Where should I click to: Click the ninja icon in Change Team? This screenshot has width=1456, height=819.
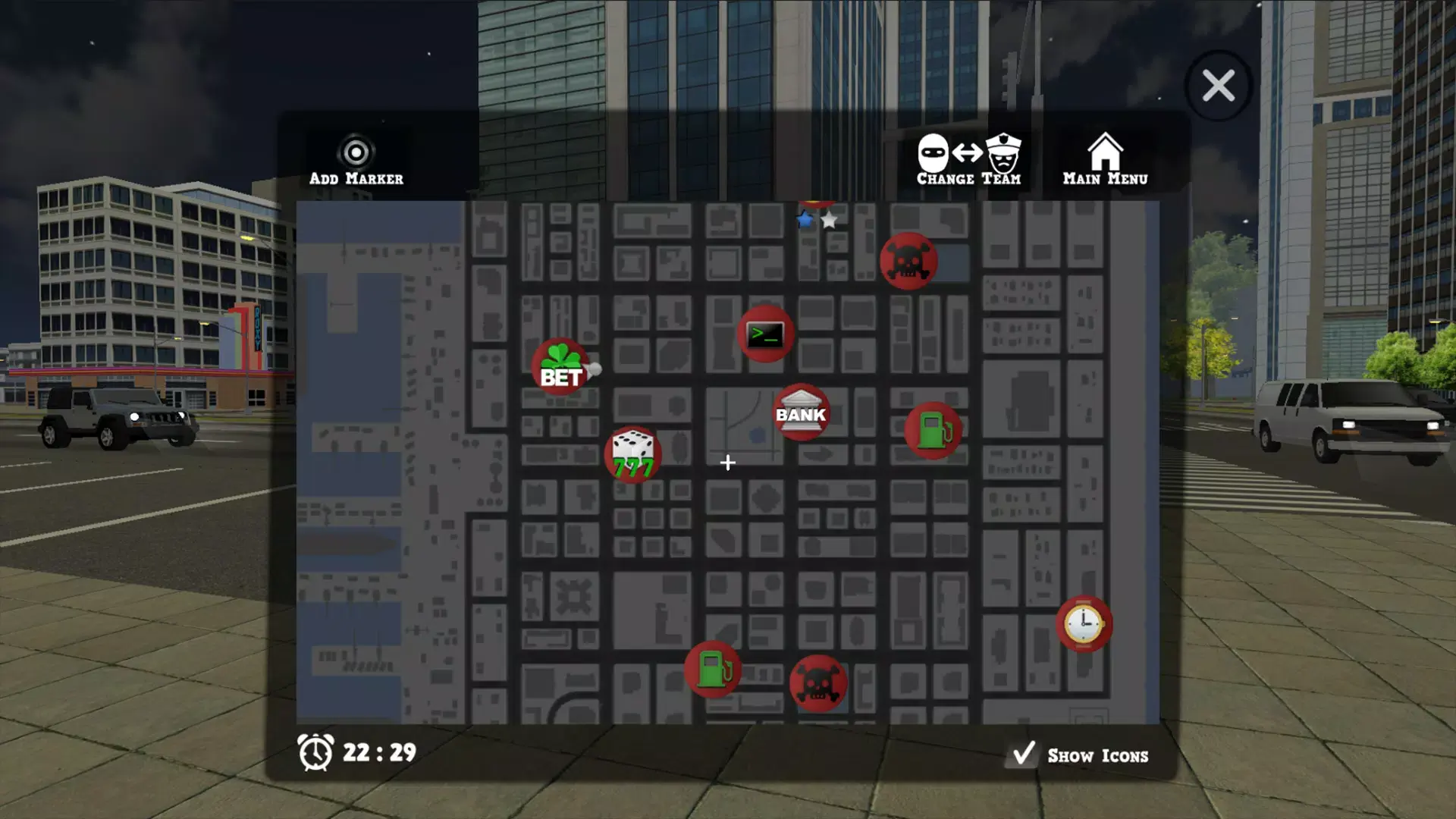coord(934,152)
